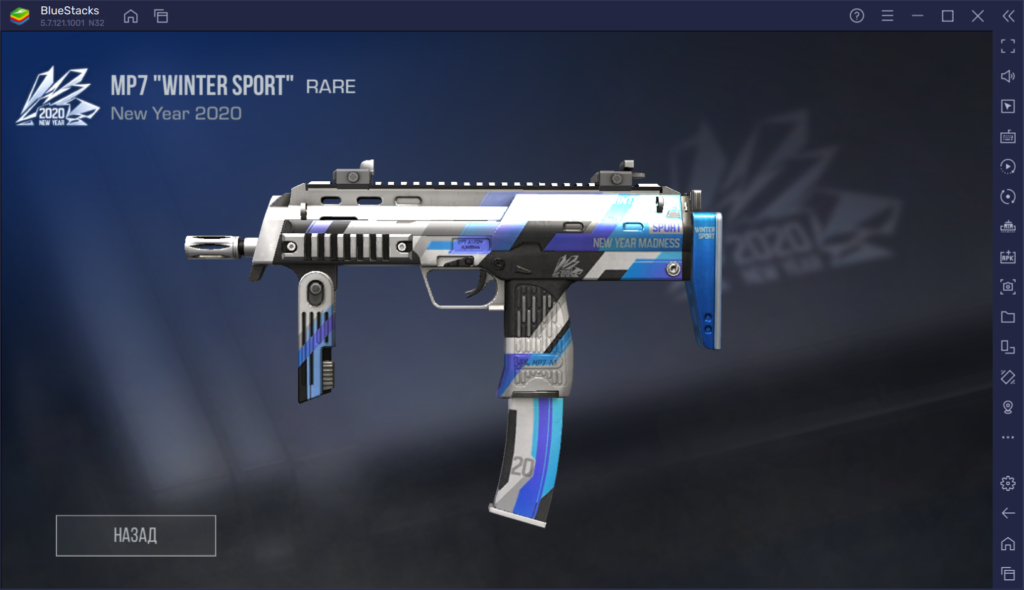Click the НАЗАД back button
1024x590 pixels.
pyautogui.click(x=136, y=535)
